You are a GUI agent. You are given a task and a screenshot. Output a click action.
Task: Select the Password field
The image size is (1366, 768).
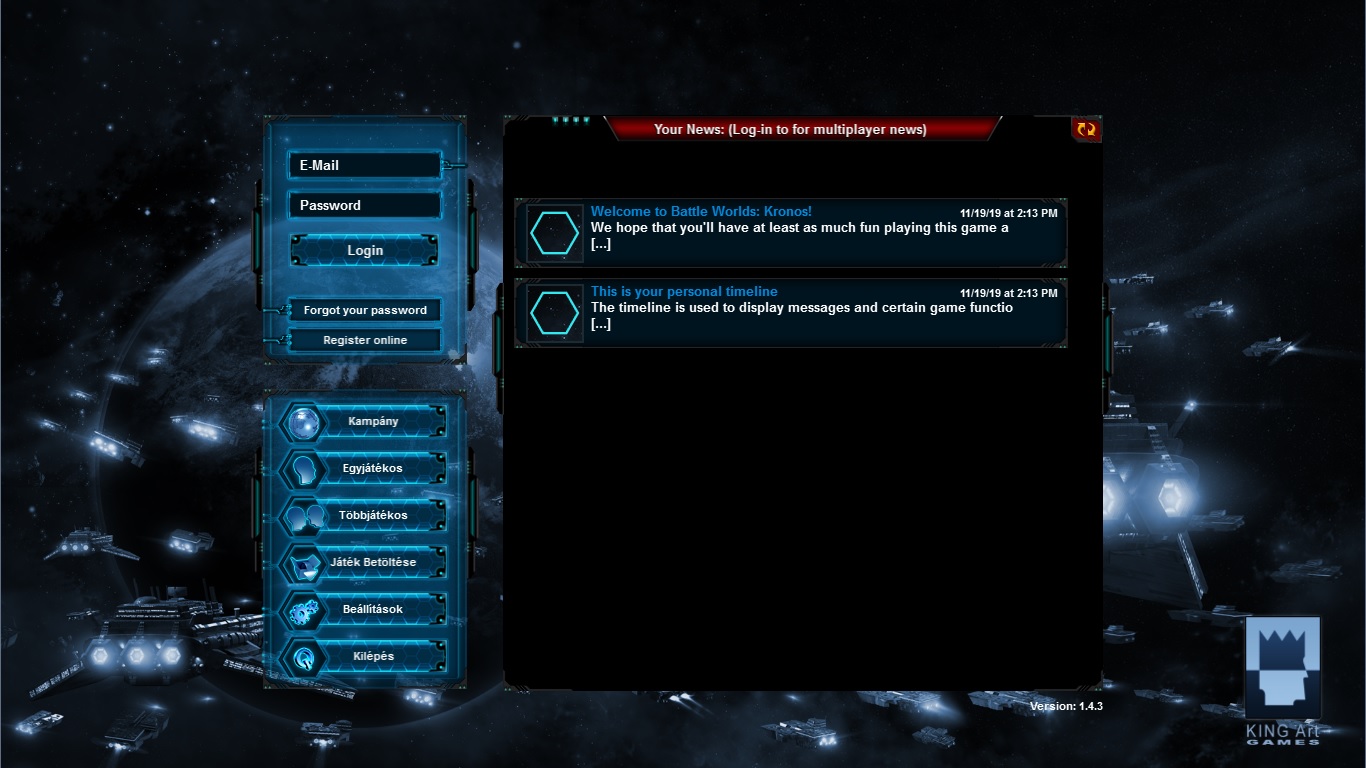[x=364, y=206]
